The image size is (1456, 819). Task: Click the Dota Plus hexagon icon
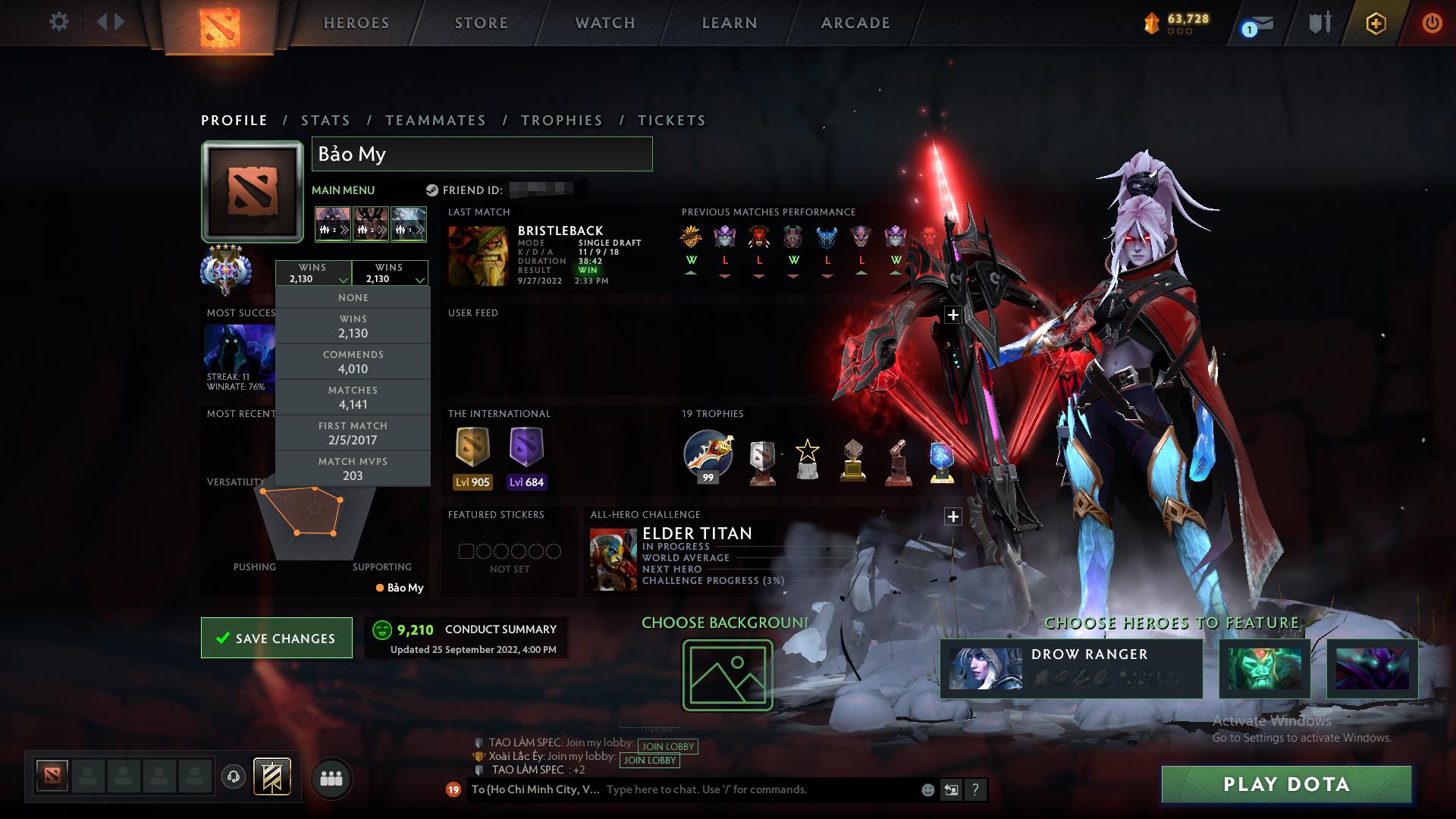click(x=1376, y=23)
